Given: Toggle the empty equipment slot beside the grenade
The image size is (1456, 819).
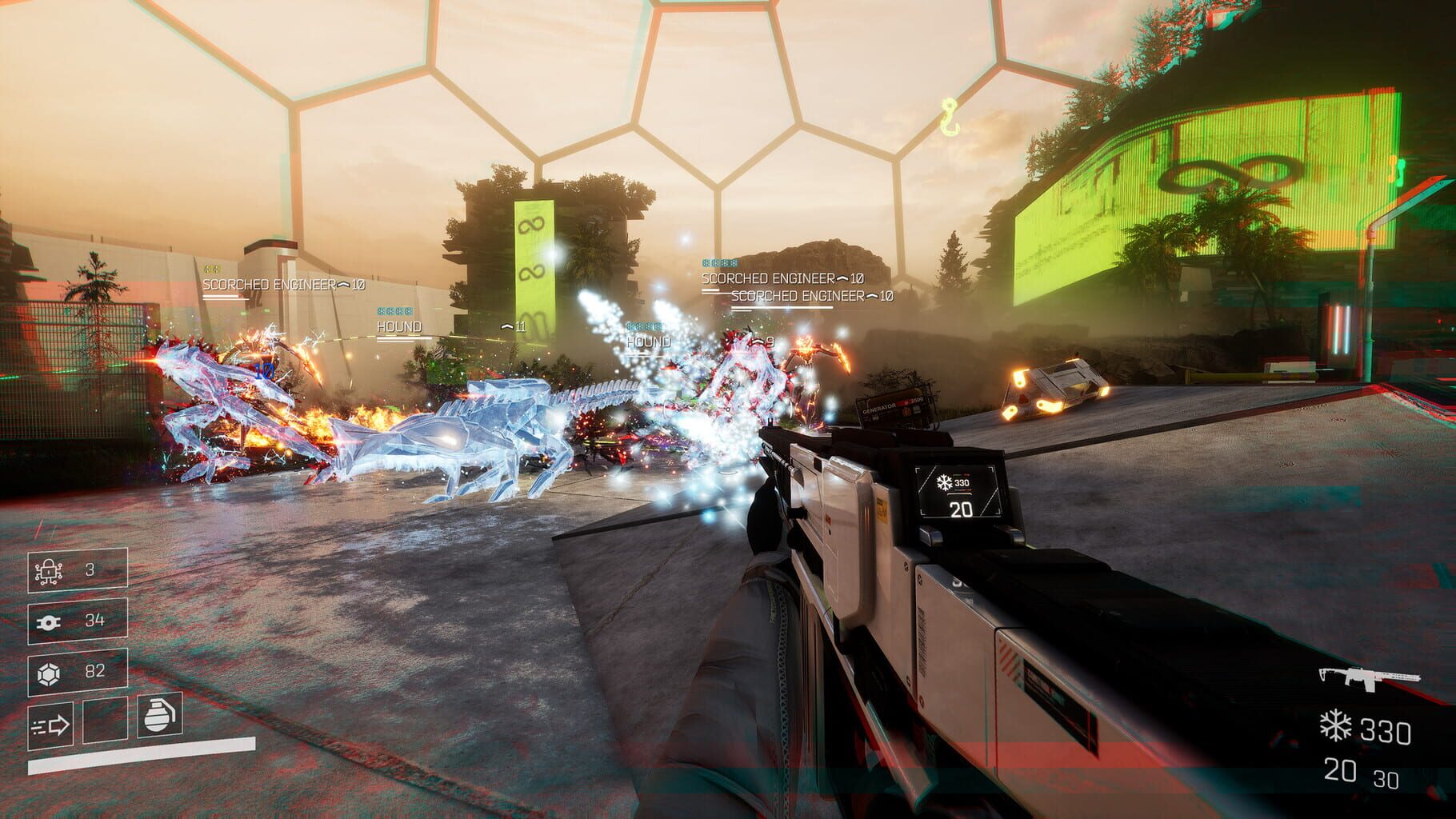Looking at the screenshot, I should (x=105, y=719).
